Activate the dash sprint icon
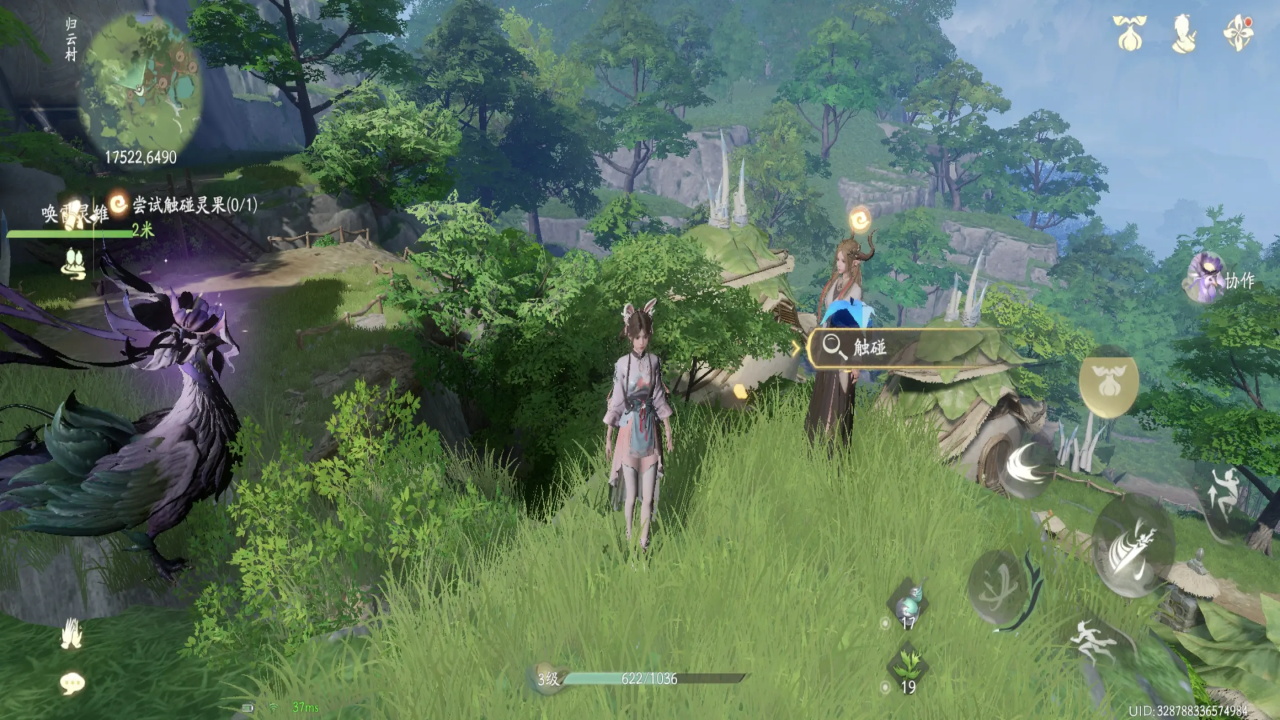The width and height of the screenshot is (1280, 720). point(1093,639)
